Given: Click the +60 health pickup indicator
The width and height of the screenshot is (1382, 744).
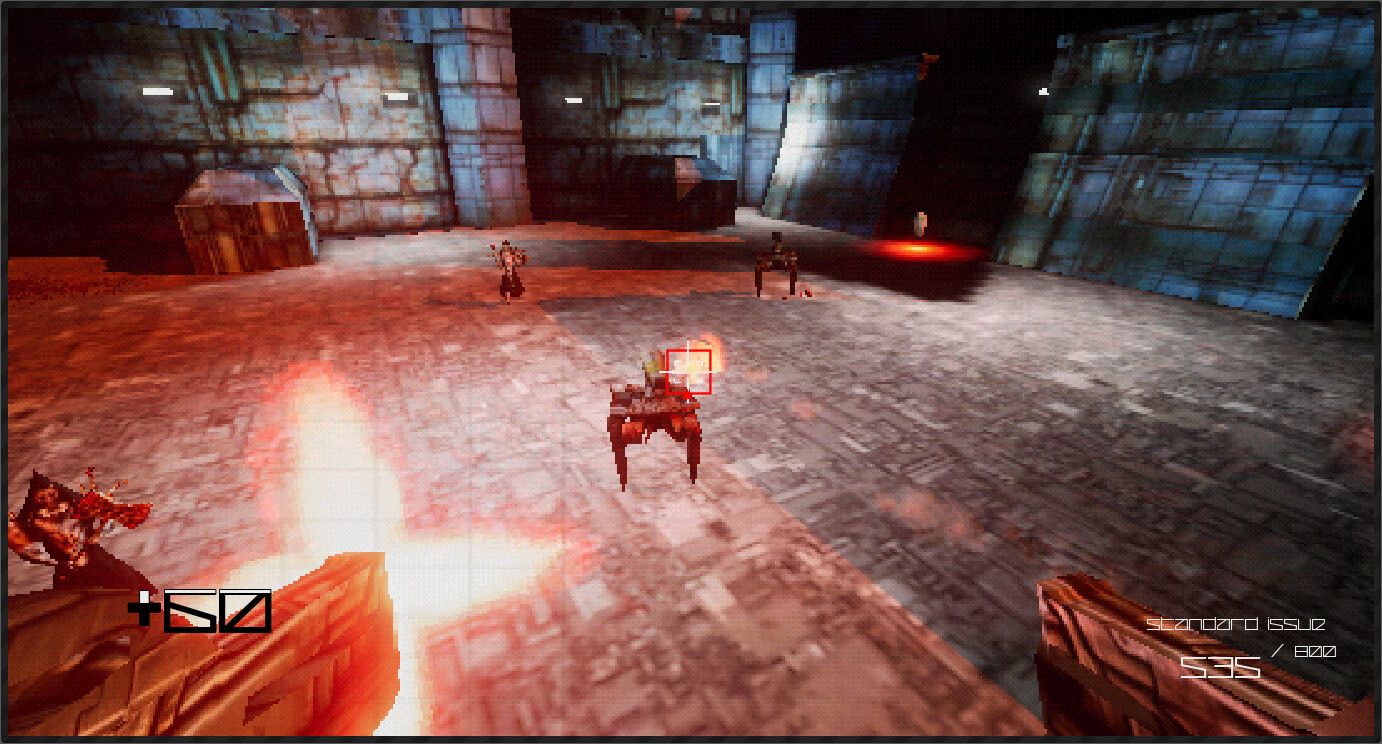Looking at the screenshot, I should (x=200, y=610).
